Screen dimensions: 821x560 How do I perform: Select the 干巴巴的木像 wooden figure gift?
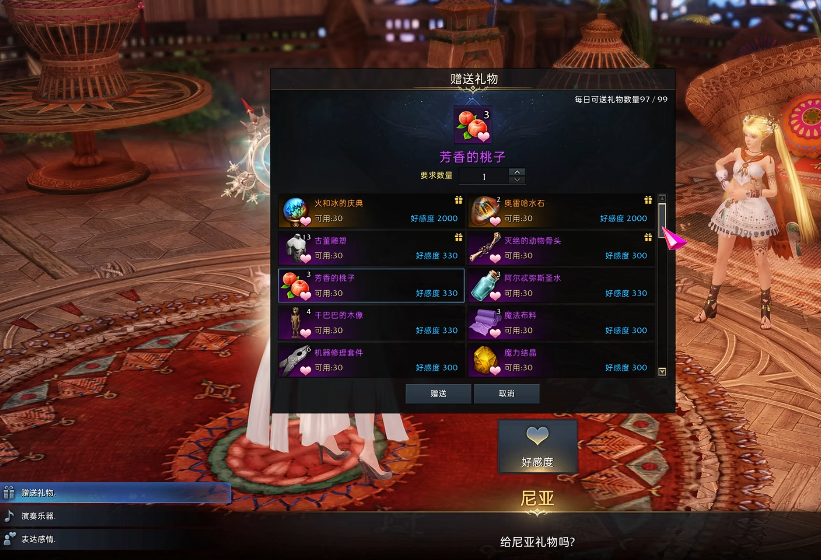[371, 322]
